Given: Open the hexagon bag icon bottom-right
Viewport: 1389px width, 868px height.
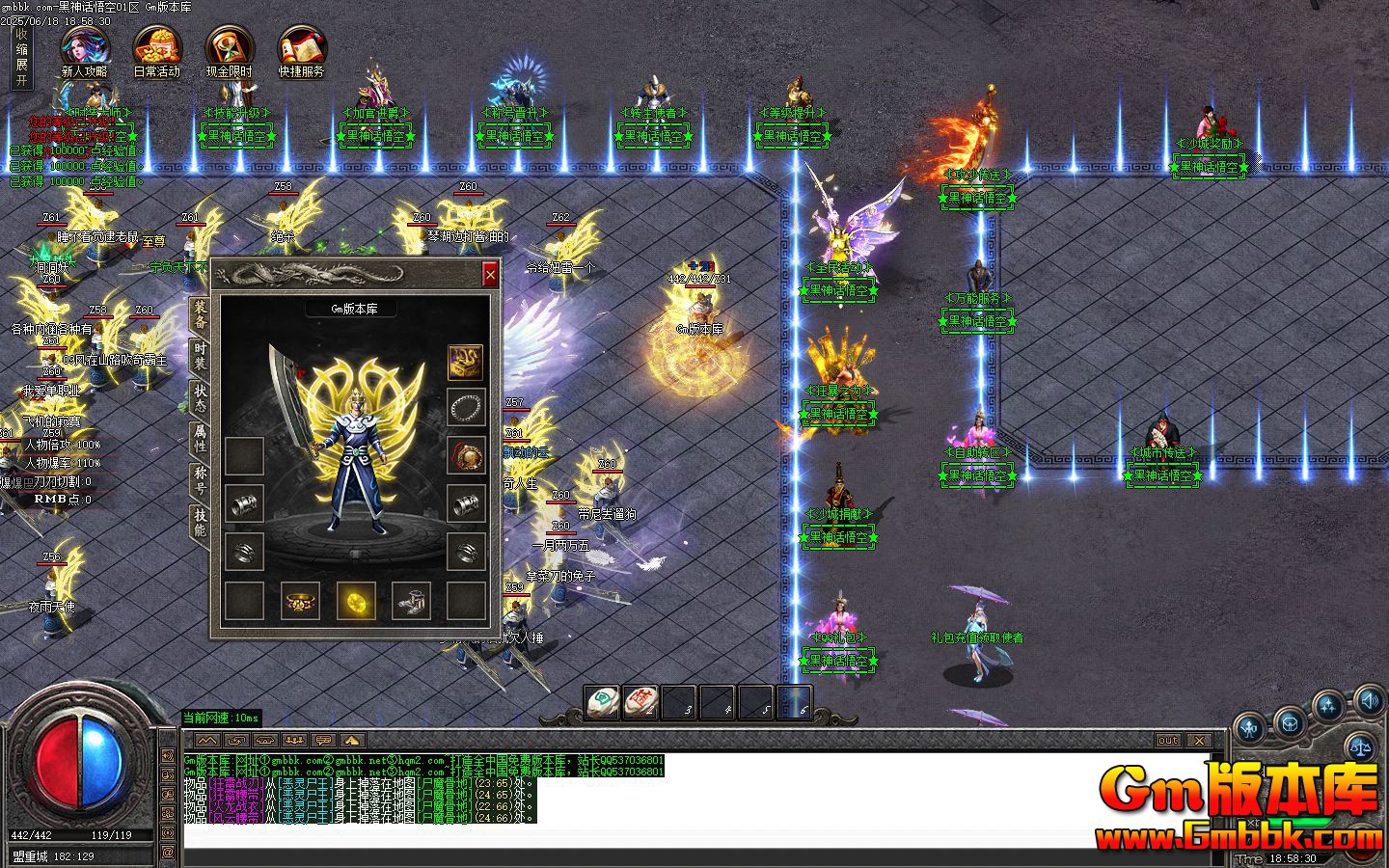Looking at the screenshot, I should point(1289,723).
